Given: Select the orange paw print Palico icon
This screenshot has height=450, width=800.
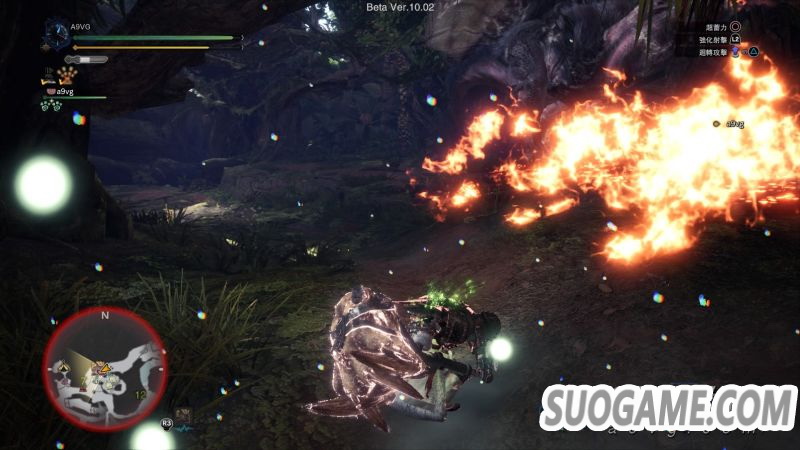Looking at the screenshot, I should 67,75.
